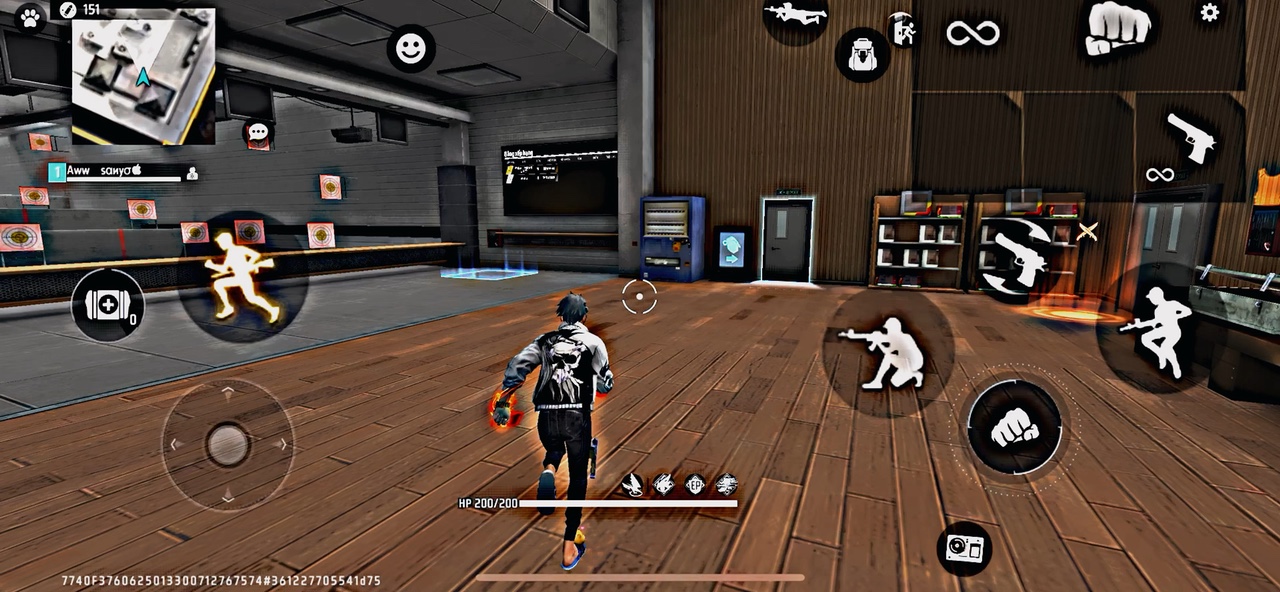Image resolution: width=1280 pixels, height=592 pixels.
Task: Open the camera replay button
Action: (x=965, y=547)
